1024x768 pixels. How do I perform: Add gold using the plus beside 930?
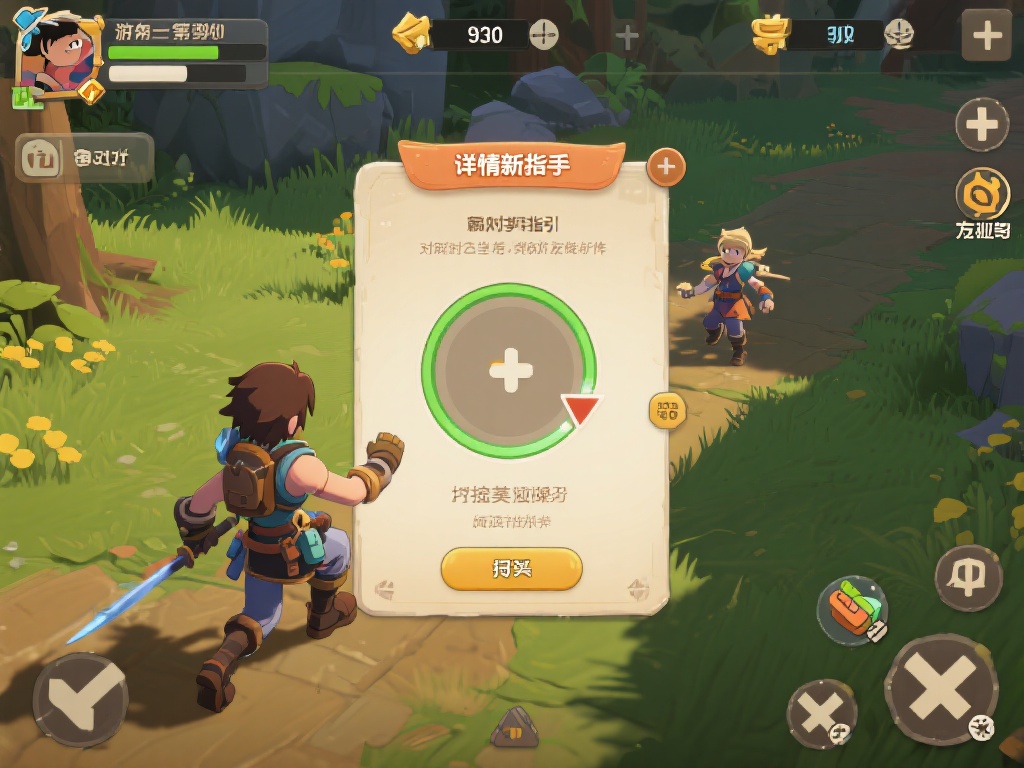543,35
